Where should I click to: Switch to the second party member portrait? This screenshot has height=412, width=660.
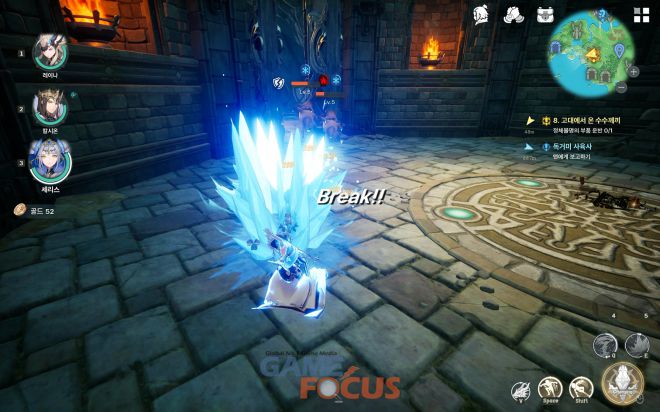(49, 105)
